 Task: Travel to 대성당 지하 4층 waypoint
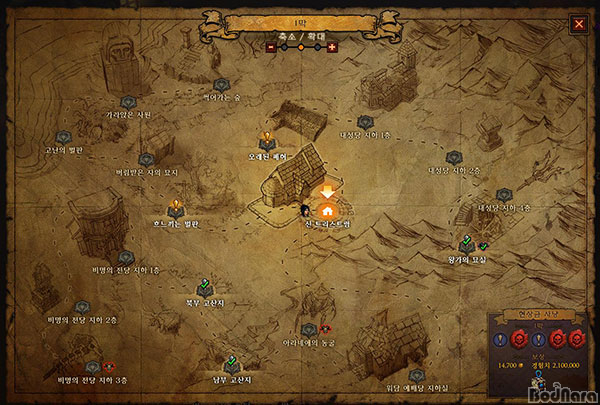[x=503, y=194]
